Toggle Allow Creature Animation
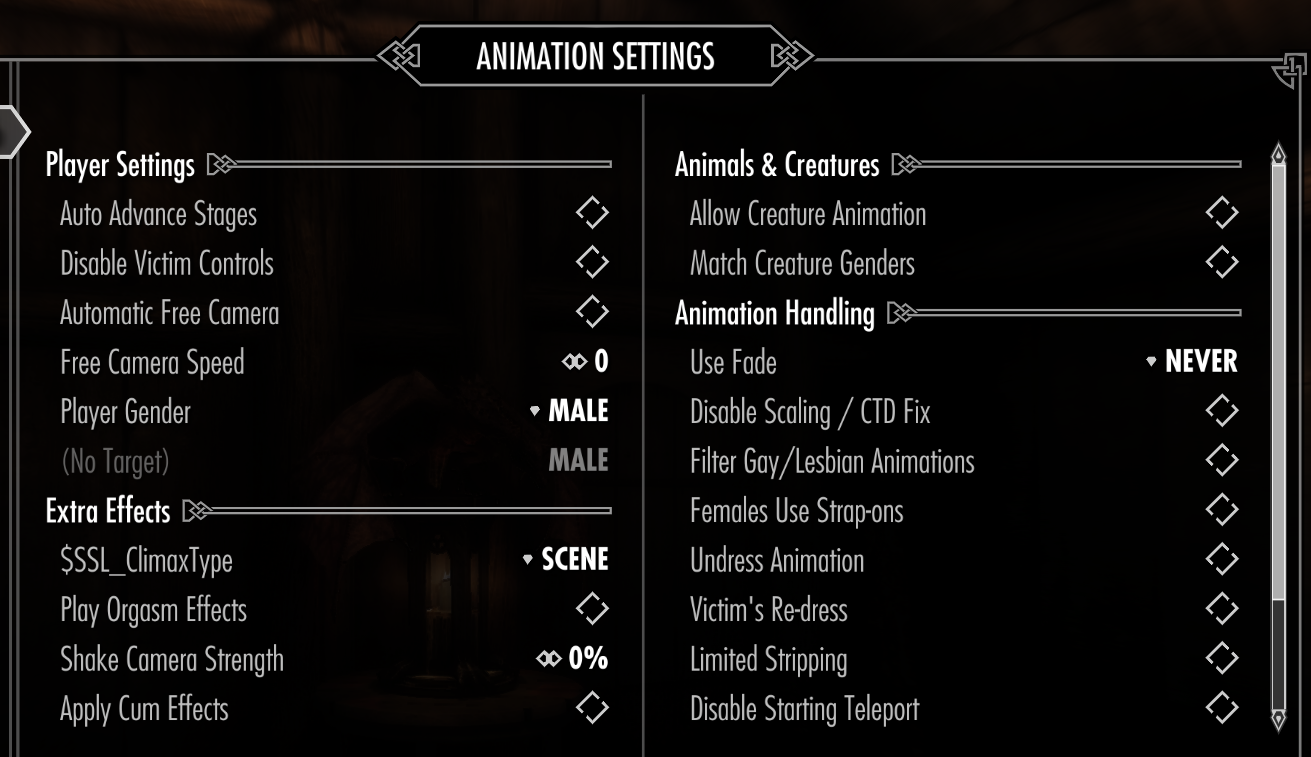 tap(1221, 214)
